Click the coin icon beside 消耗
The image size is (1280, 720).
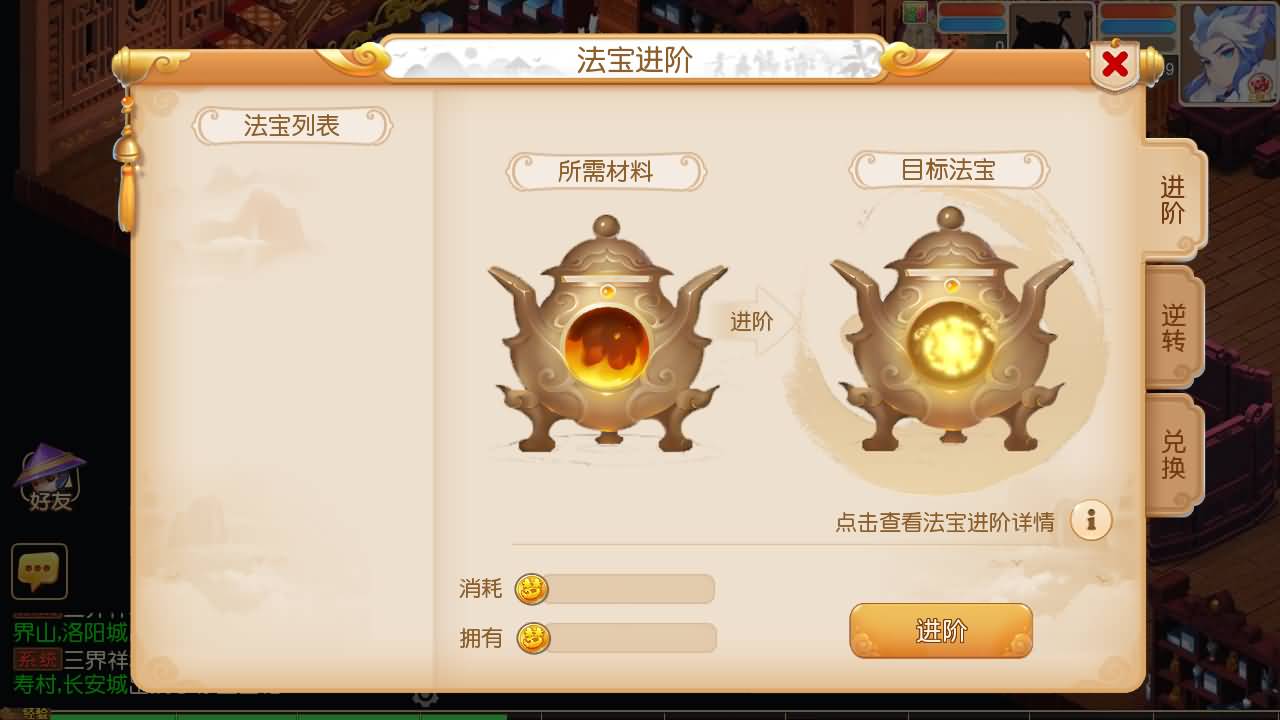click(532, 590)
